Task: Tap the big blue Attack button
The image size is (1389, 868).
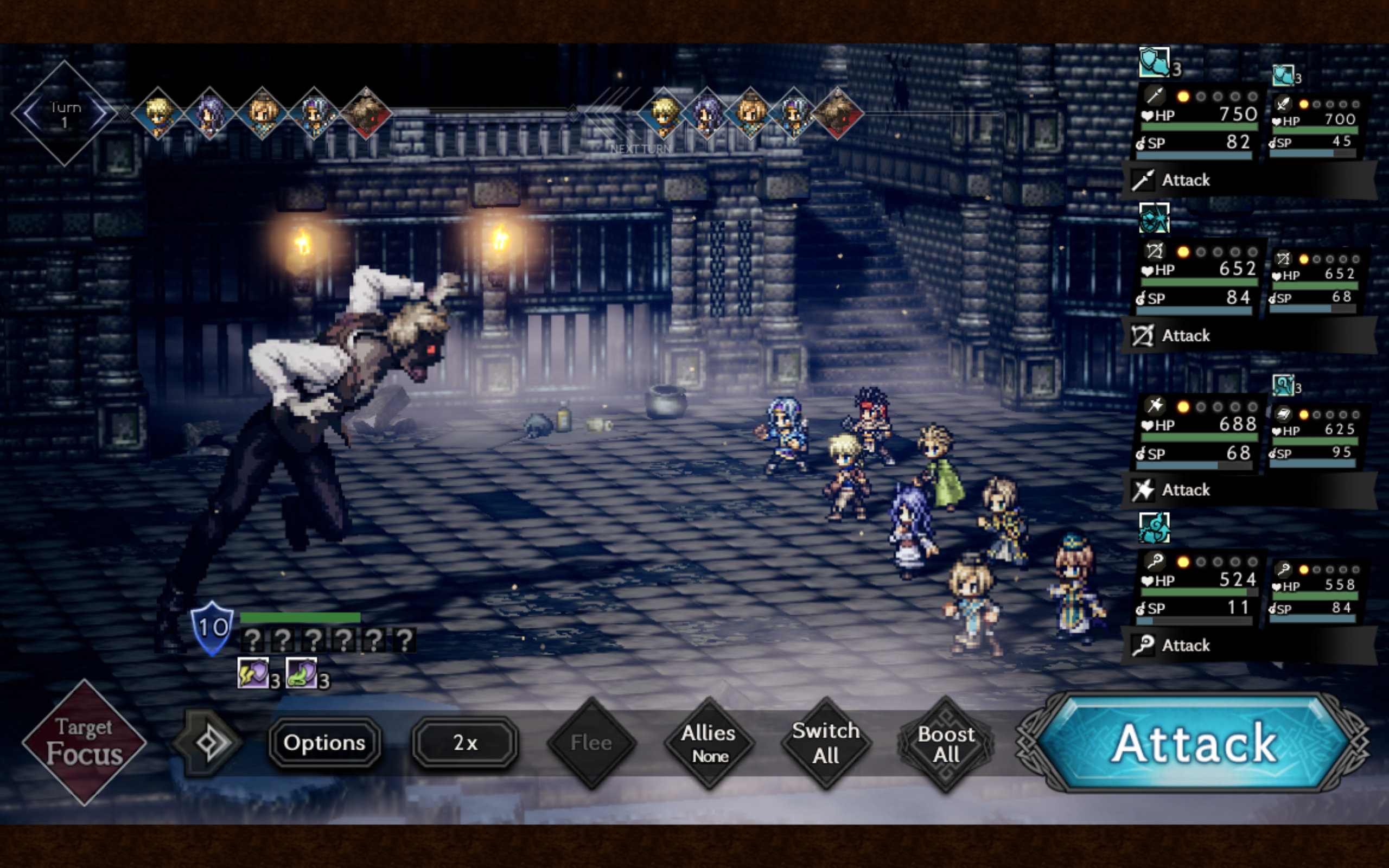Action: coord(1194,743)
